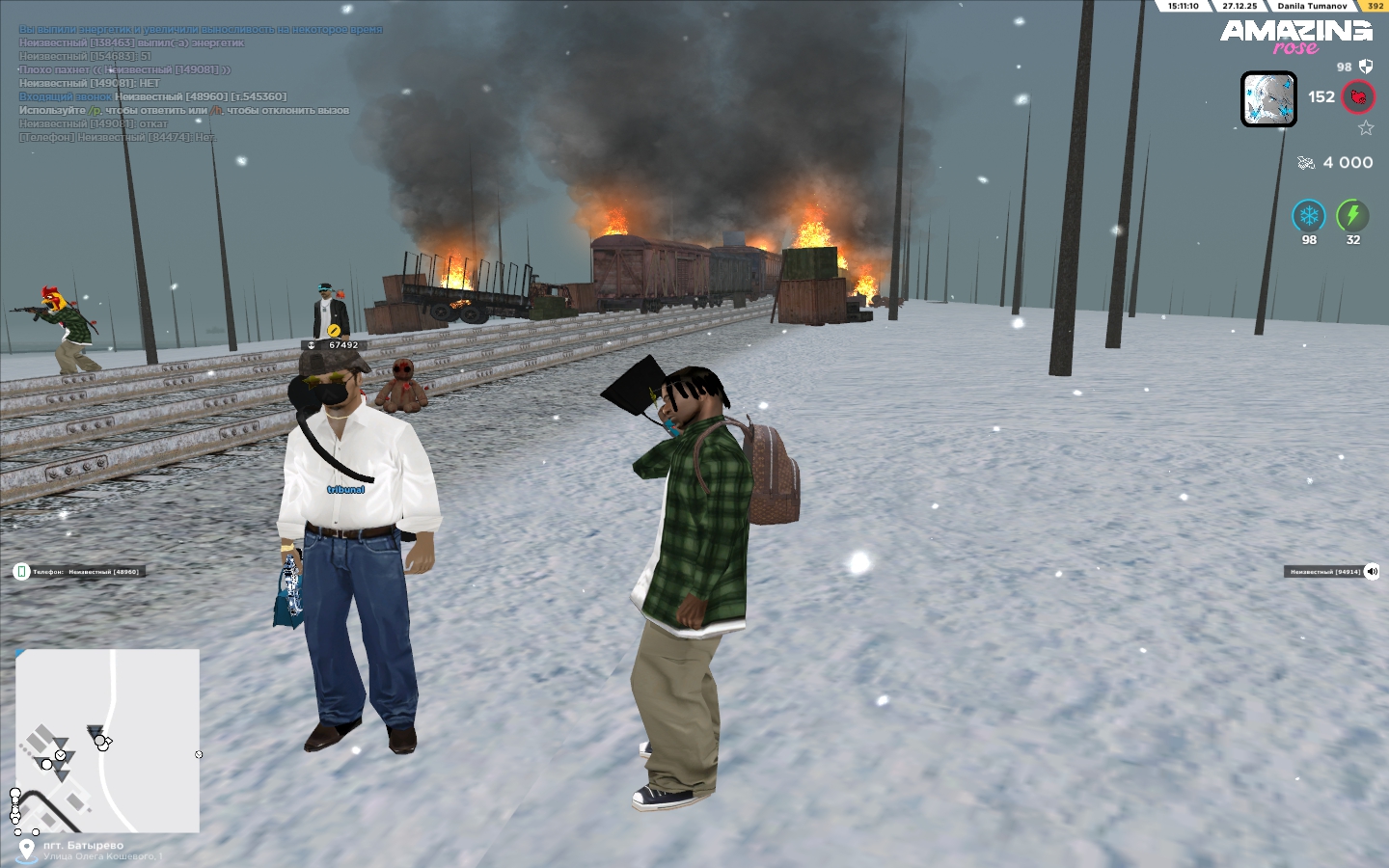Select the phone call notification icon
This screenshot has width=1389, height=868.
21,572
